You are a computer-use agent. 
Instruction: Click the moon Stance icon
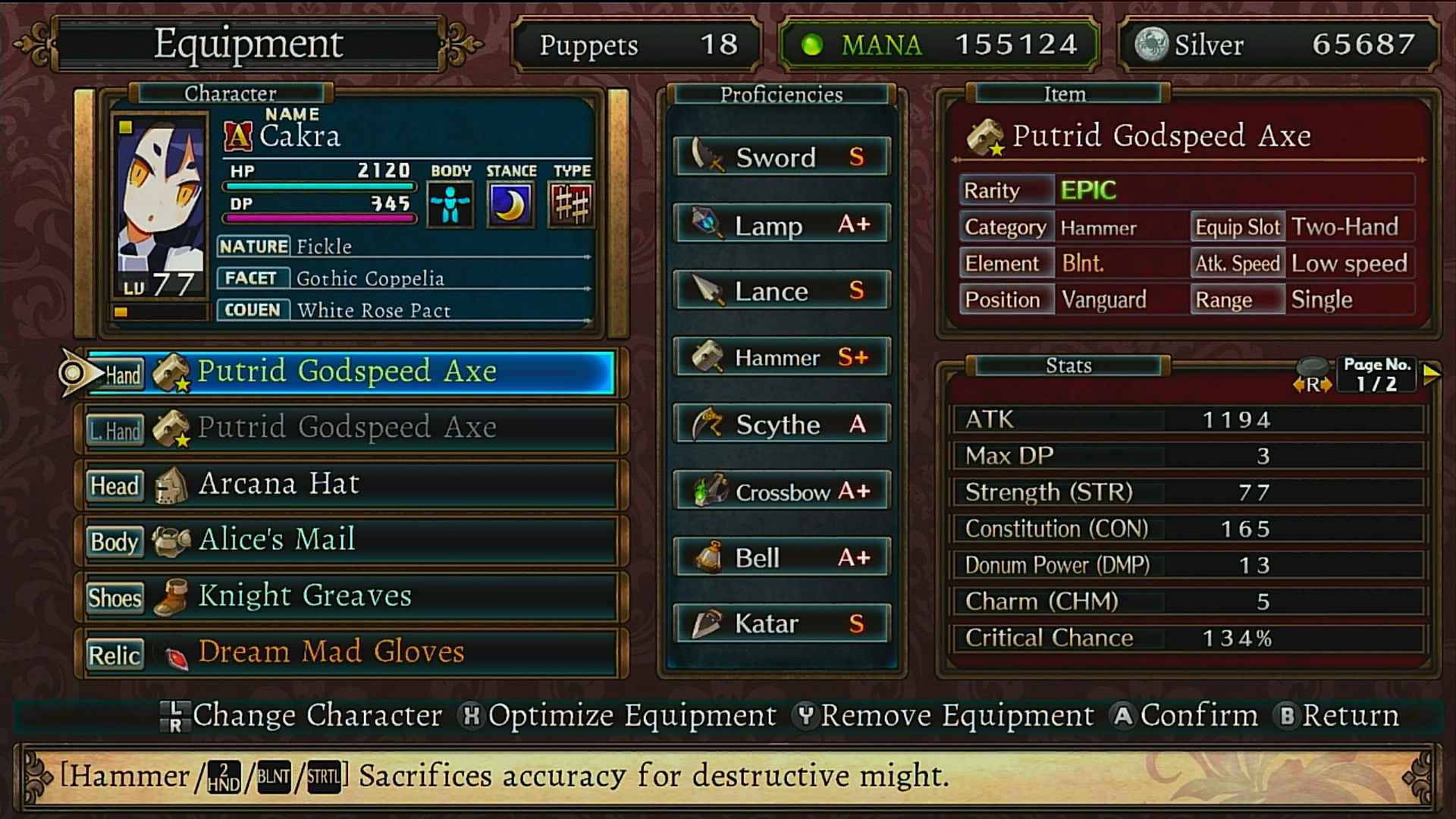510,205
